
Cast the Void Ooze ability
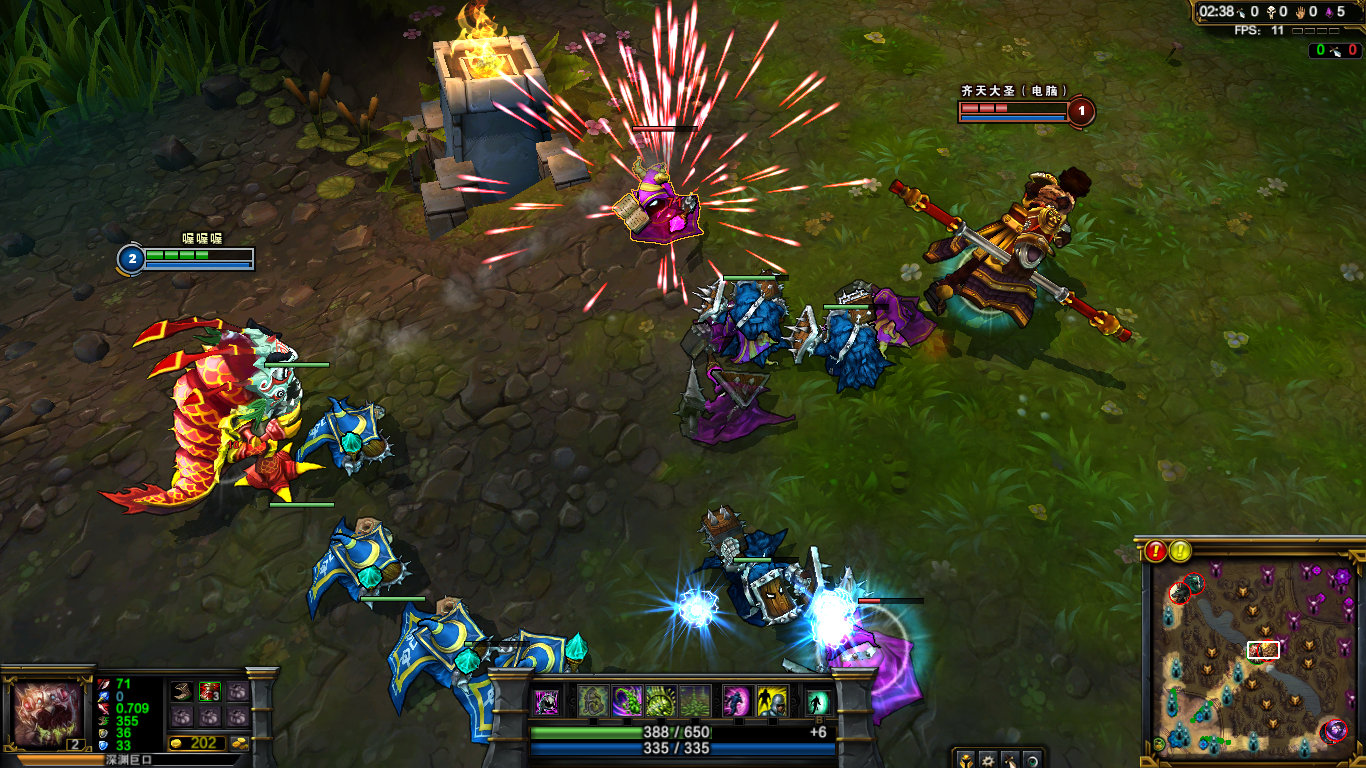point(661,701)
